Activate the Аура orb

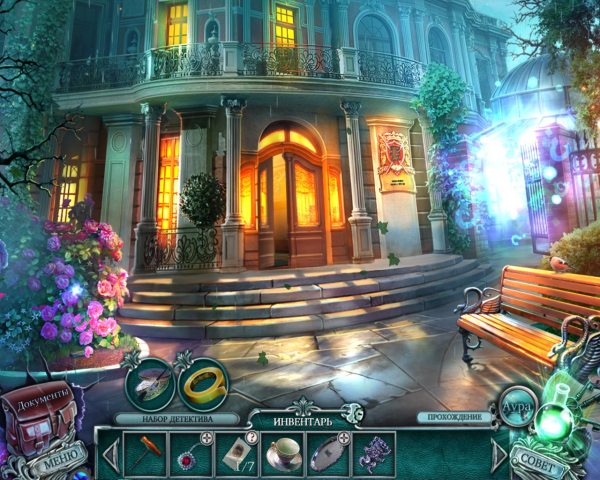(516, 406)
